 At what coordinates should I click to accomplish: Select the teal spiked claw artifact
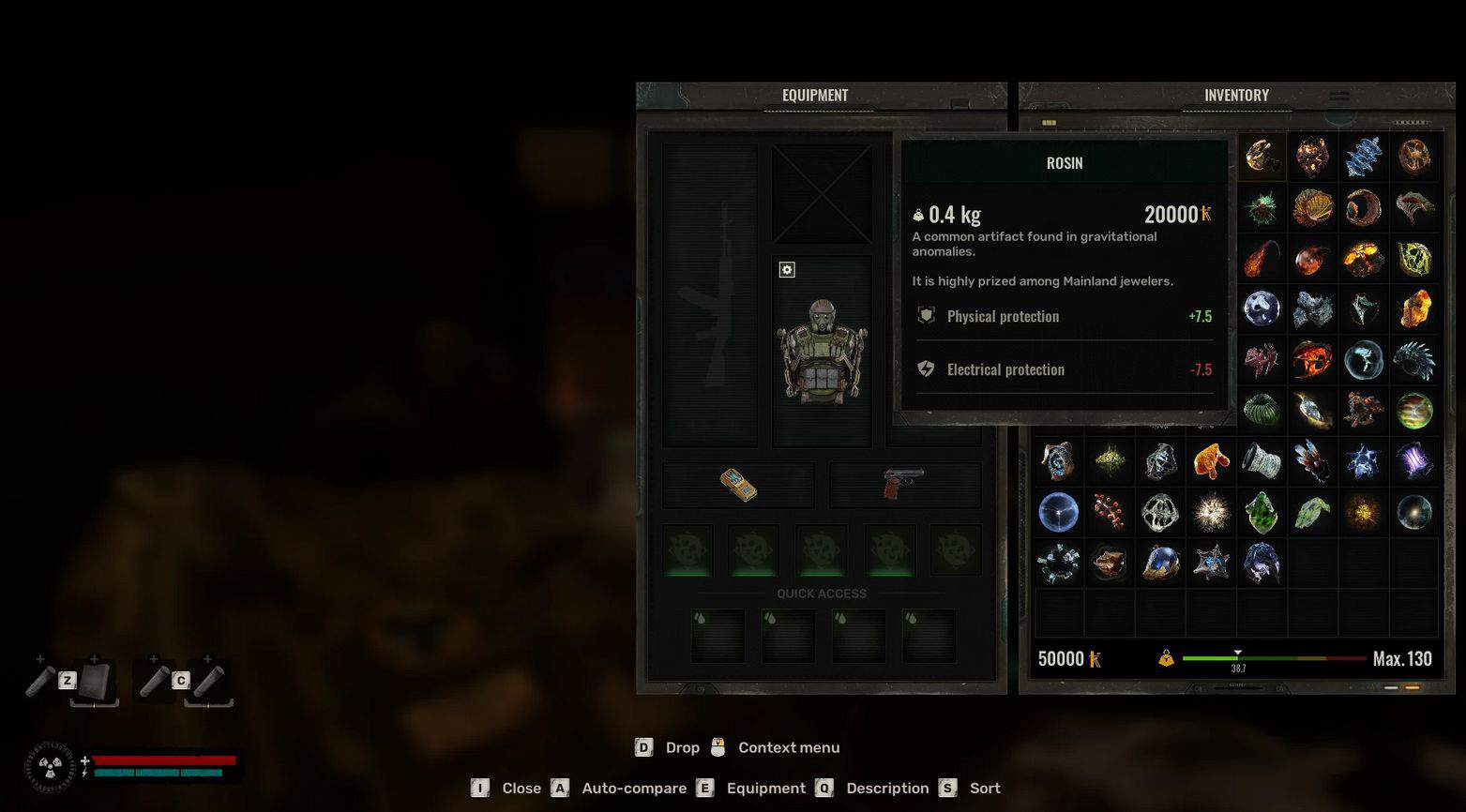(1413, 360)
